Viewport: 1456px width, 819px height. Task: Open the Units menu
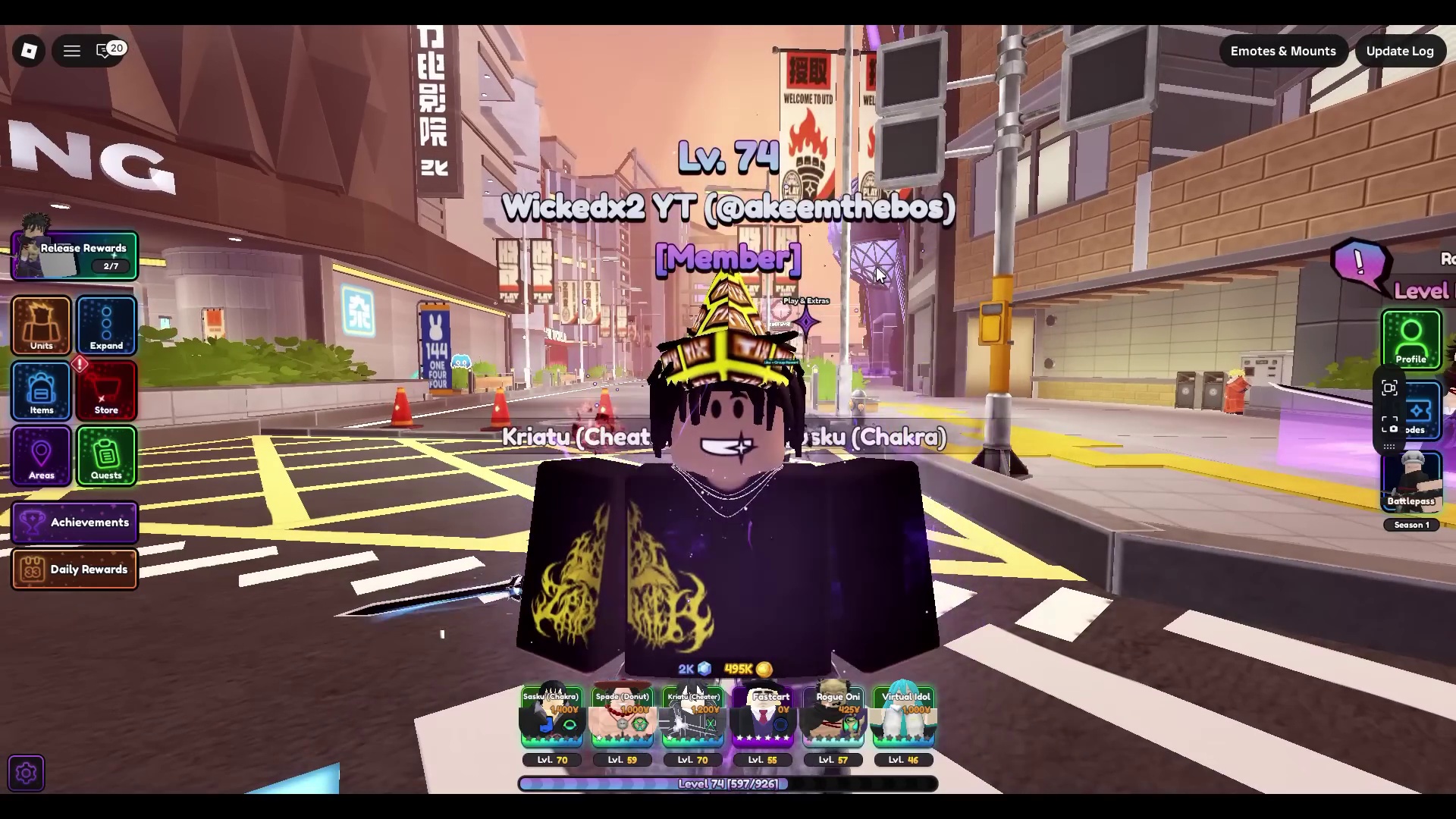[x=42, y=326]
